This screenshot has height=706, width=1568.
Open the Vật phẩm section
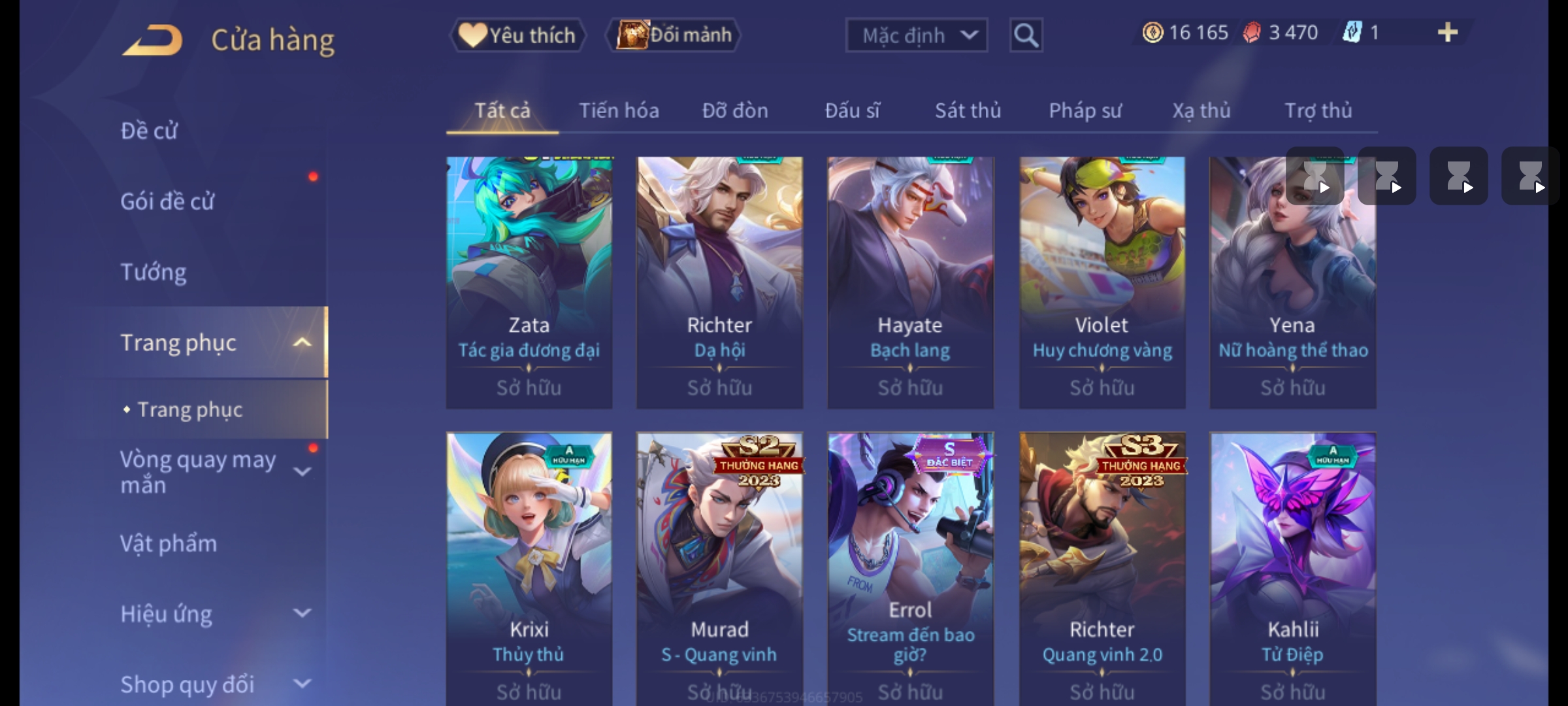click(x=169, y=544)
